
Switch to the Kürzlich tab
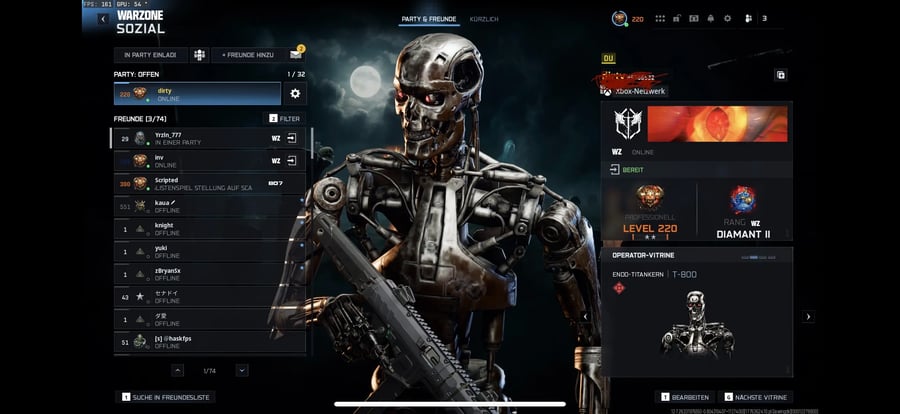coord(484,19)
